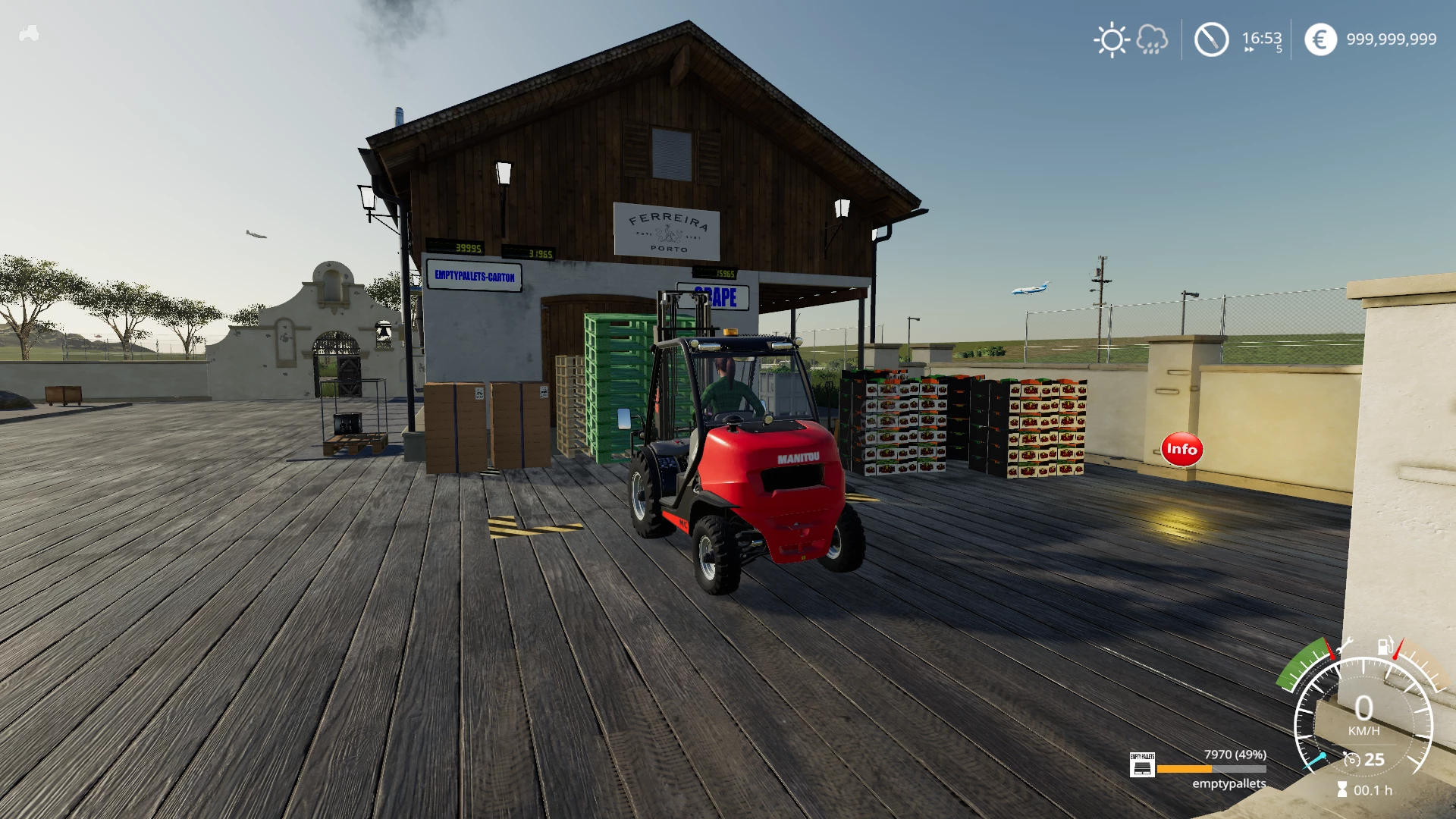Screen dimensions: 1456x819
Task: Click the sunny weather icon
Action: [1112, 39]
